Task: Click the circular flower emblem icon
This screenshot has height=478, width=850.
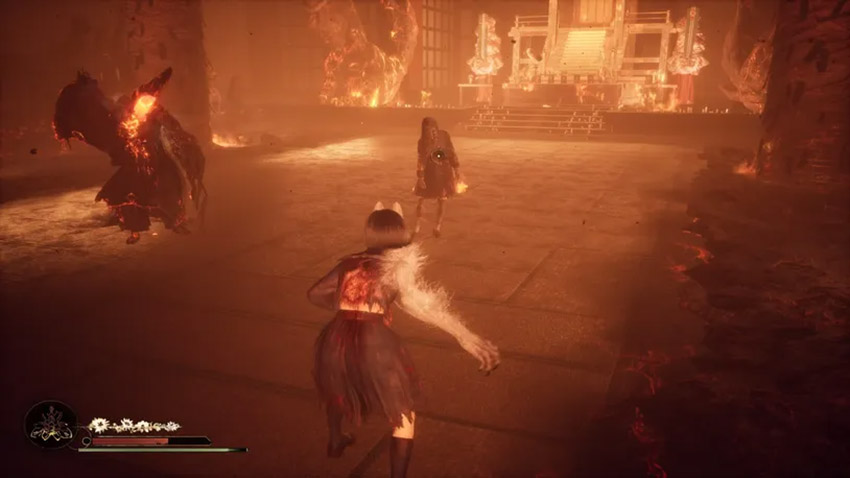Action: click(x=50, y=425)
